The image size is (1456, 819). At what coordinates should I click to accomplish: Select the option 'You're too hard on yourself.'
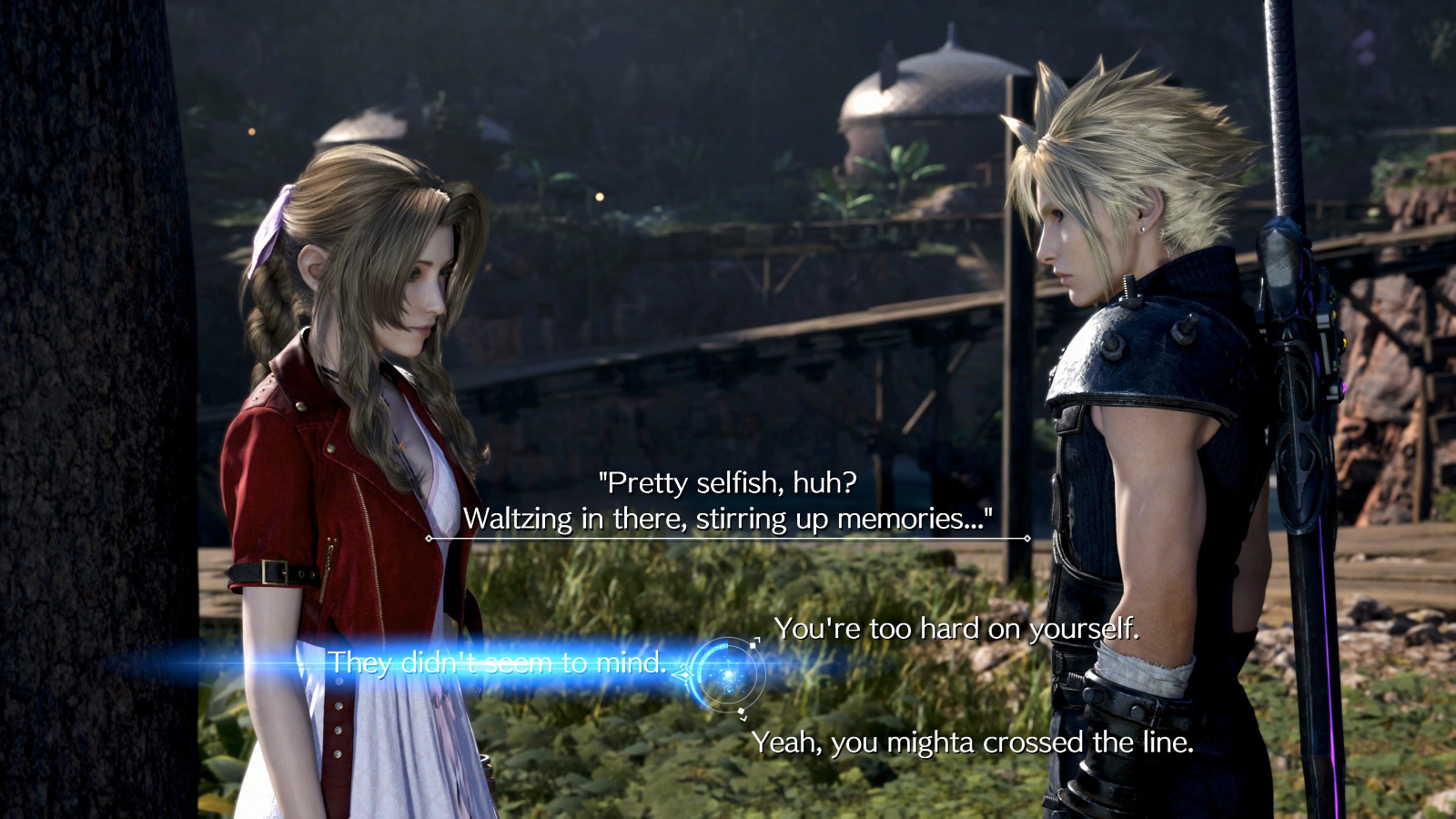coord(957,627)
